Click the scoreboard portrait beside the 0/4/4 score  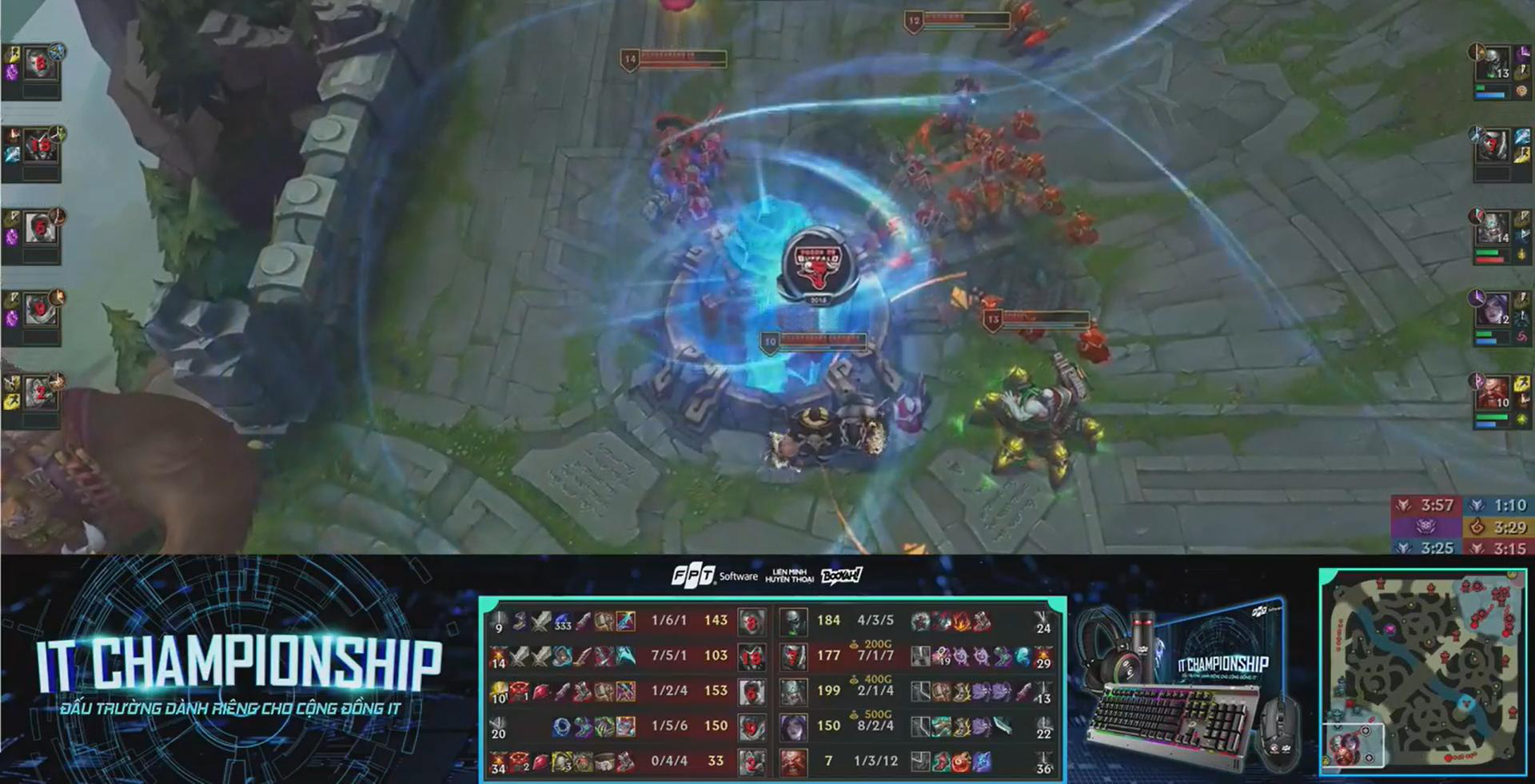(x=751, y=762)
